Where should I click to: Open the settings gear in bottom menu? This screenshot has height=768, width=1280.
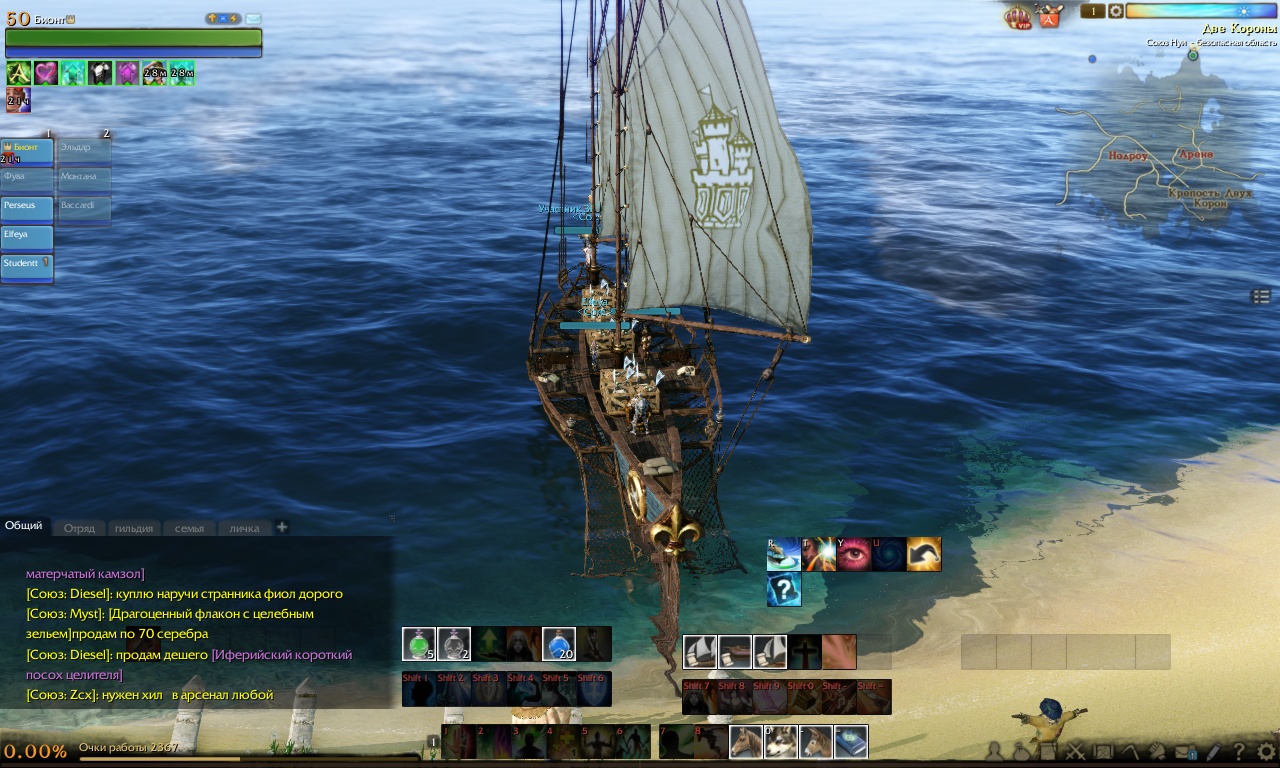[x=1266, y=751]
